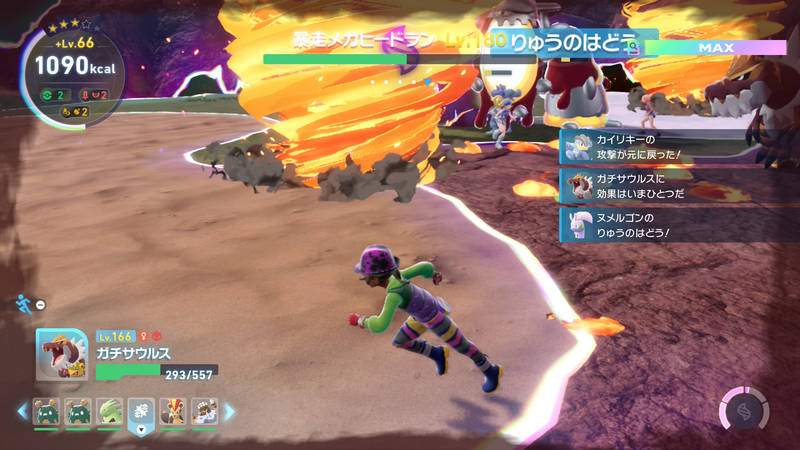
Task: Pick the last party slot with the grey fighter
Action: pyautogui.click(x=204, y=411)
